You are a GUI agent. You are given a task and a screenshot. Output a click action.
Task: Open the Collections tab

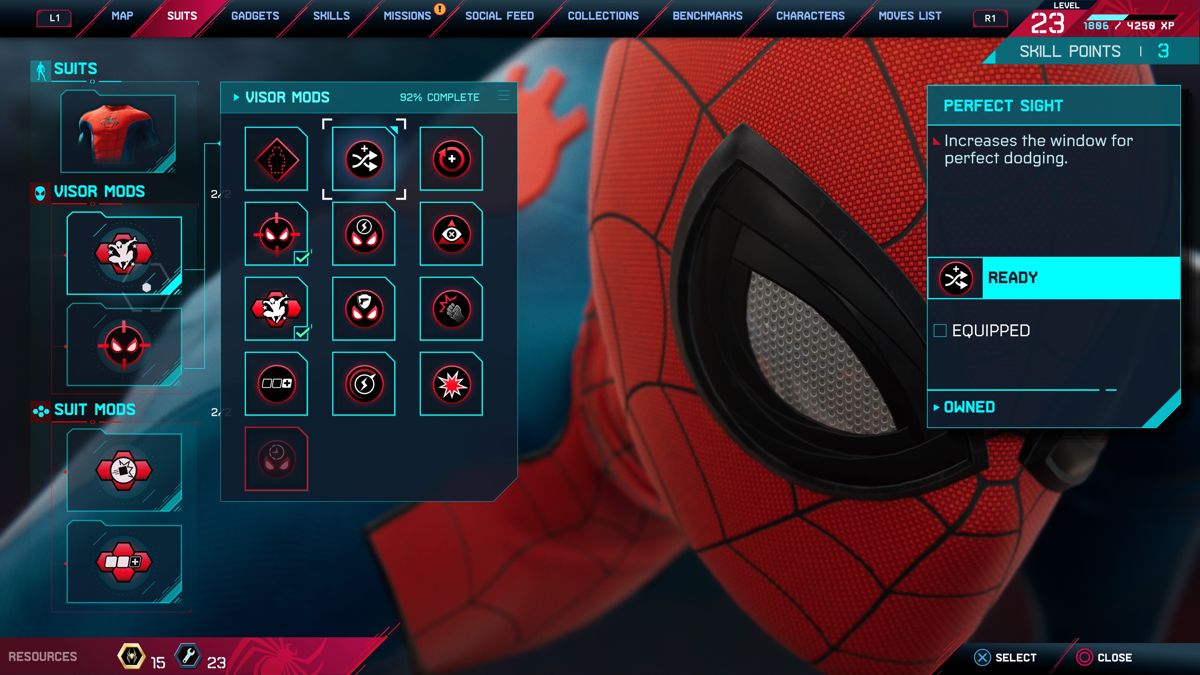(603, 16)
